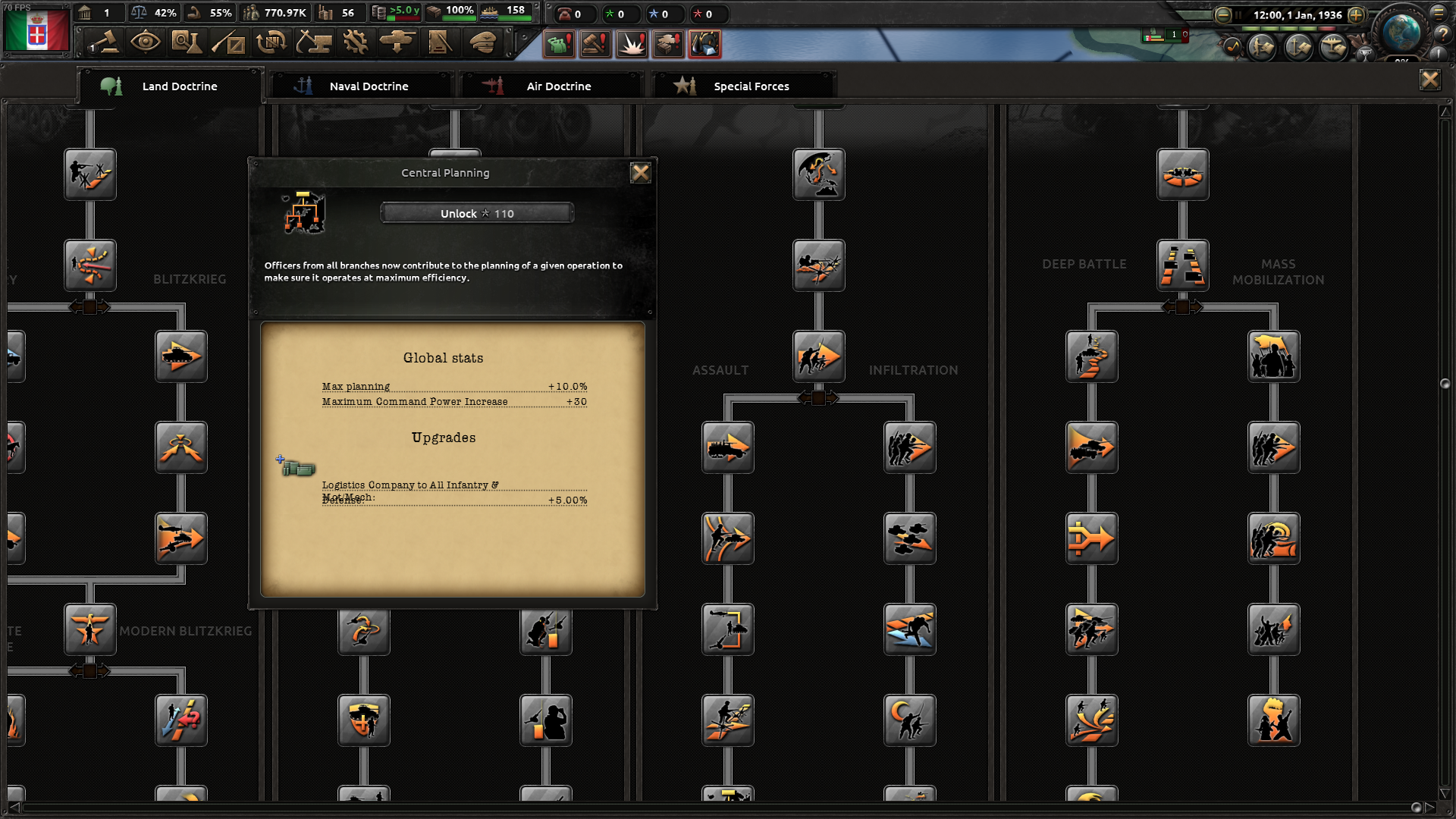Toggle the manpower warning alert

coord(560,43)
